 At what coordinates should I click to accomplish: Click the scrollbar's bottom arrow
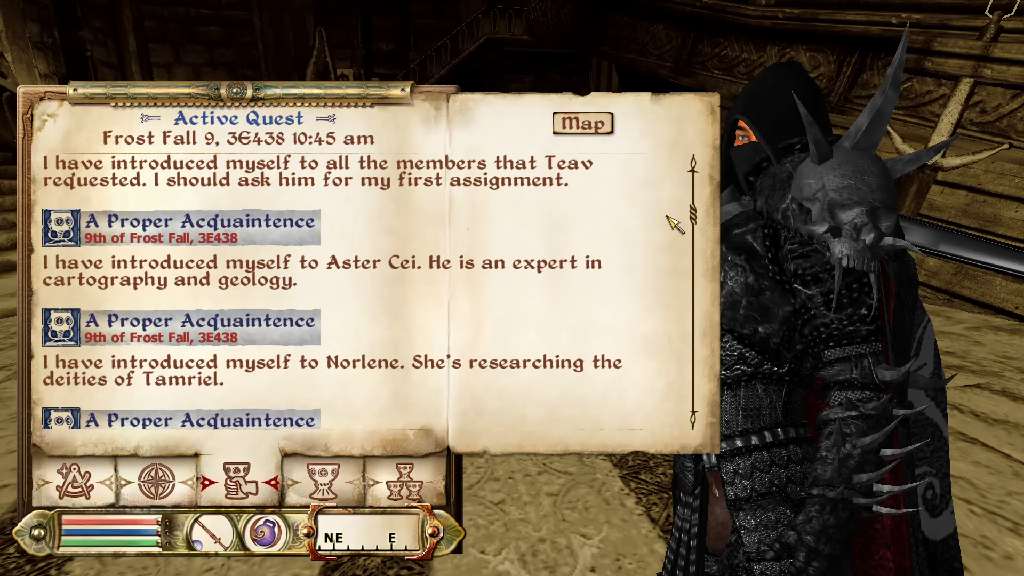[691, 423]
